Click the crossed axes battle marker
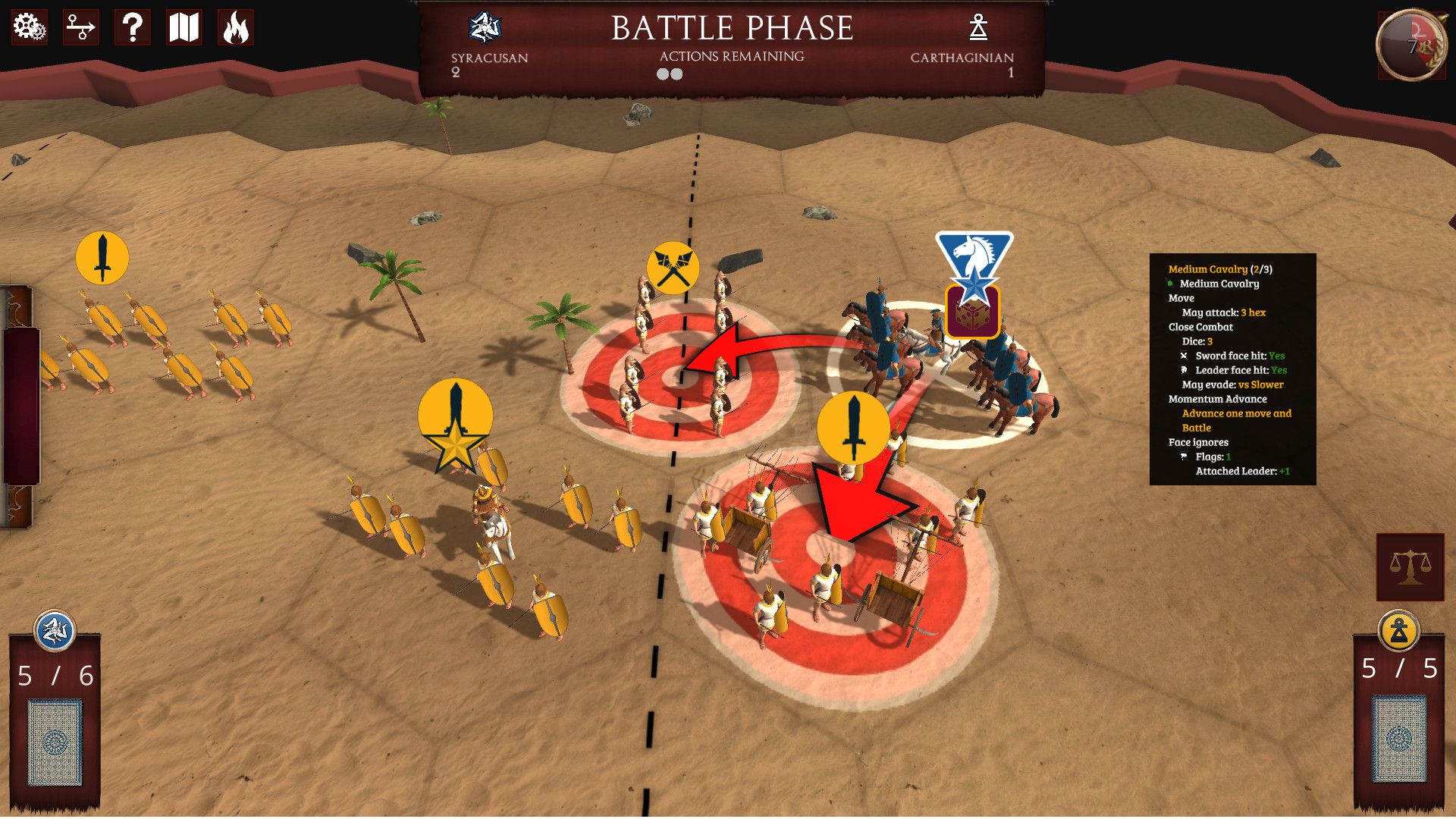 [672, 267]
